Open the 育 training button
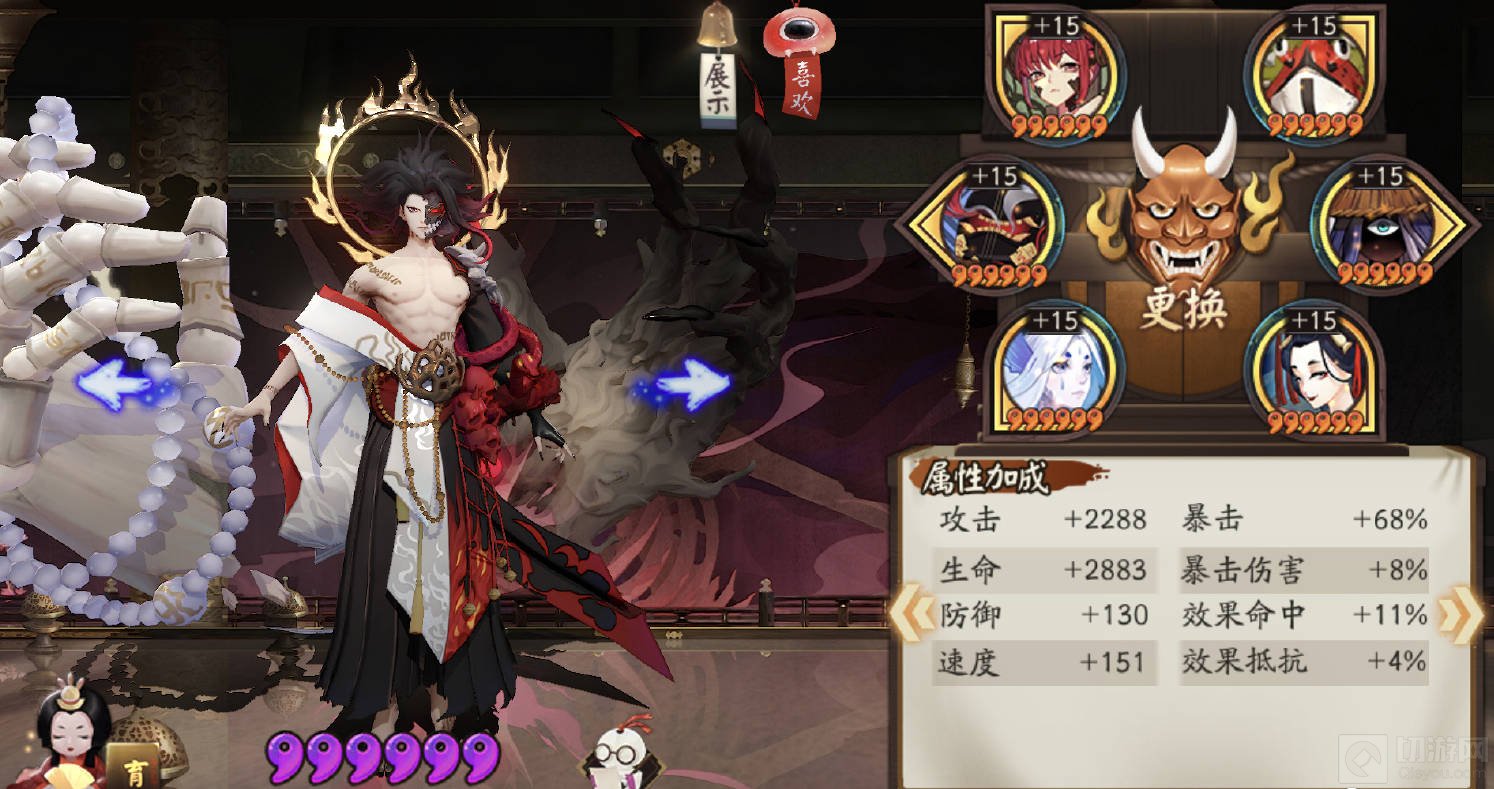 click(133, 769)
